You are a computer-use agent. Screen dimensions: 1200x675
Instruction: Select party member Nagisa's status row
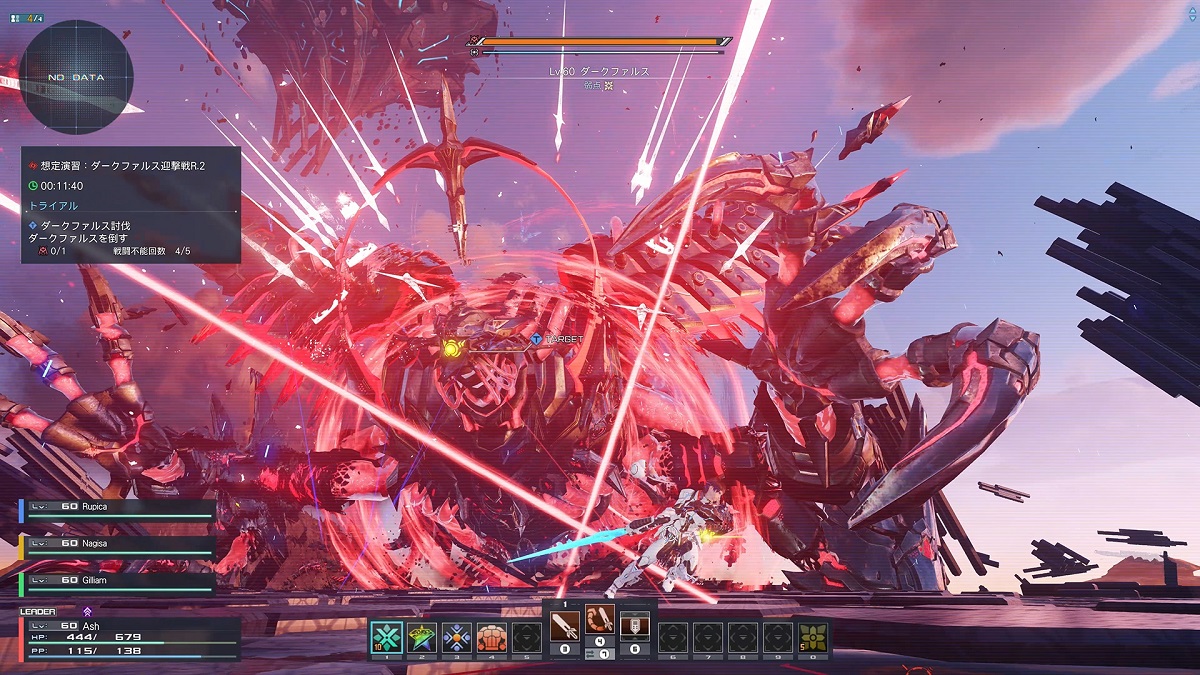pos(118,546)
